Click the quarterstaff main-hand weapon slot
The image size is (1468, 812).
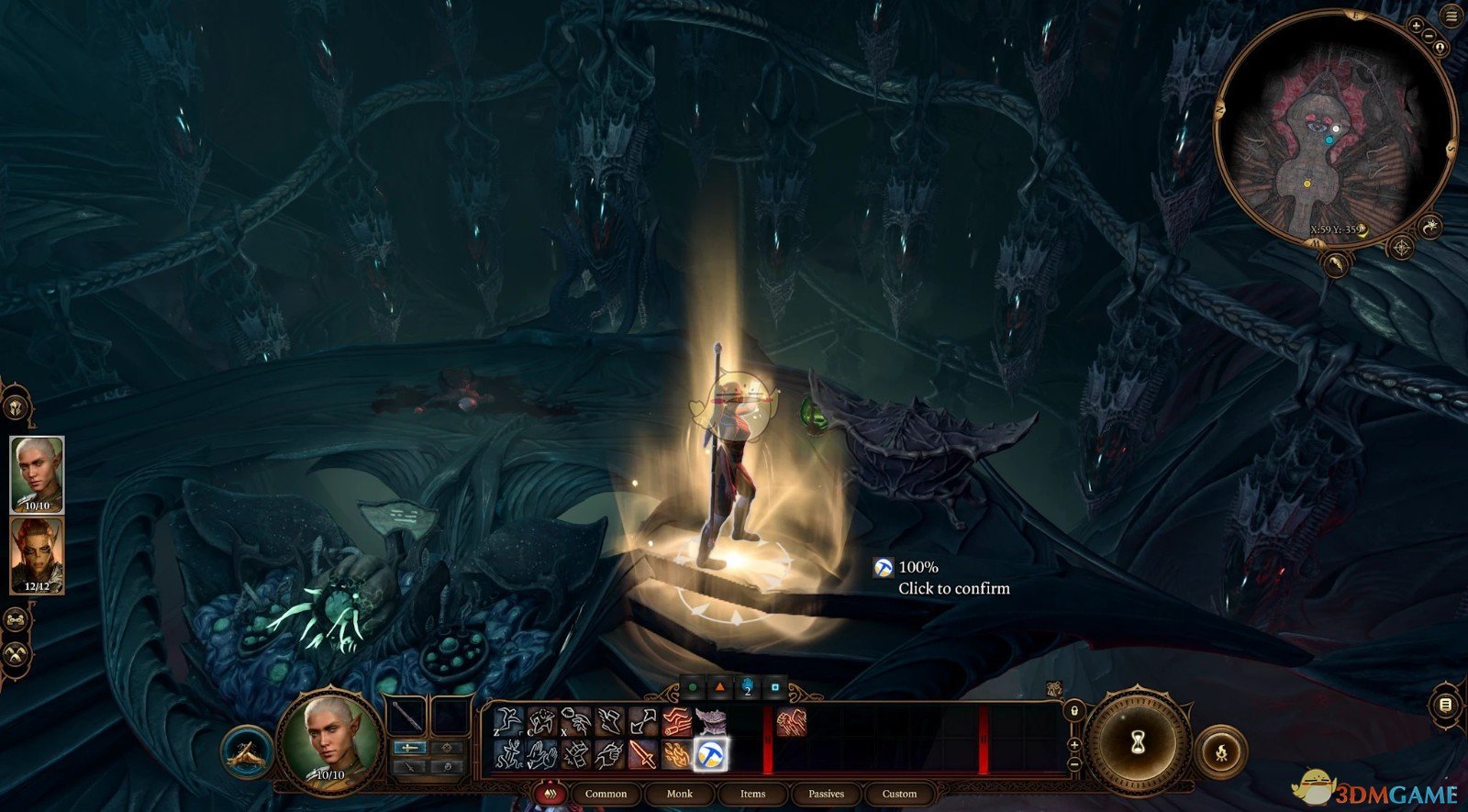[x=406, y=717]
